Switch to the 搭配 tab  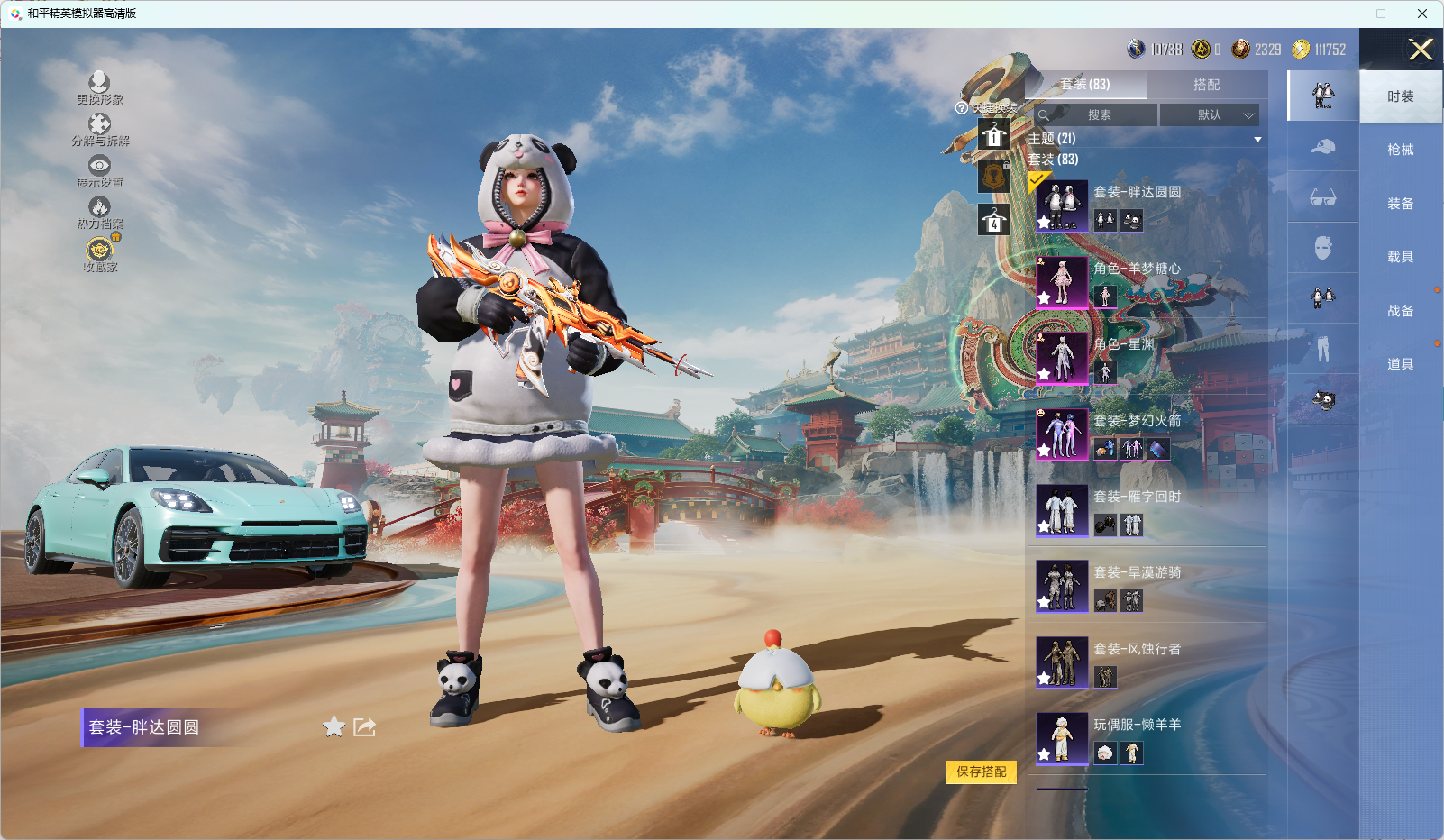1206,85
